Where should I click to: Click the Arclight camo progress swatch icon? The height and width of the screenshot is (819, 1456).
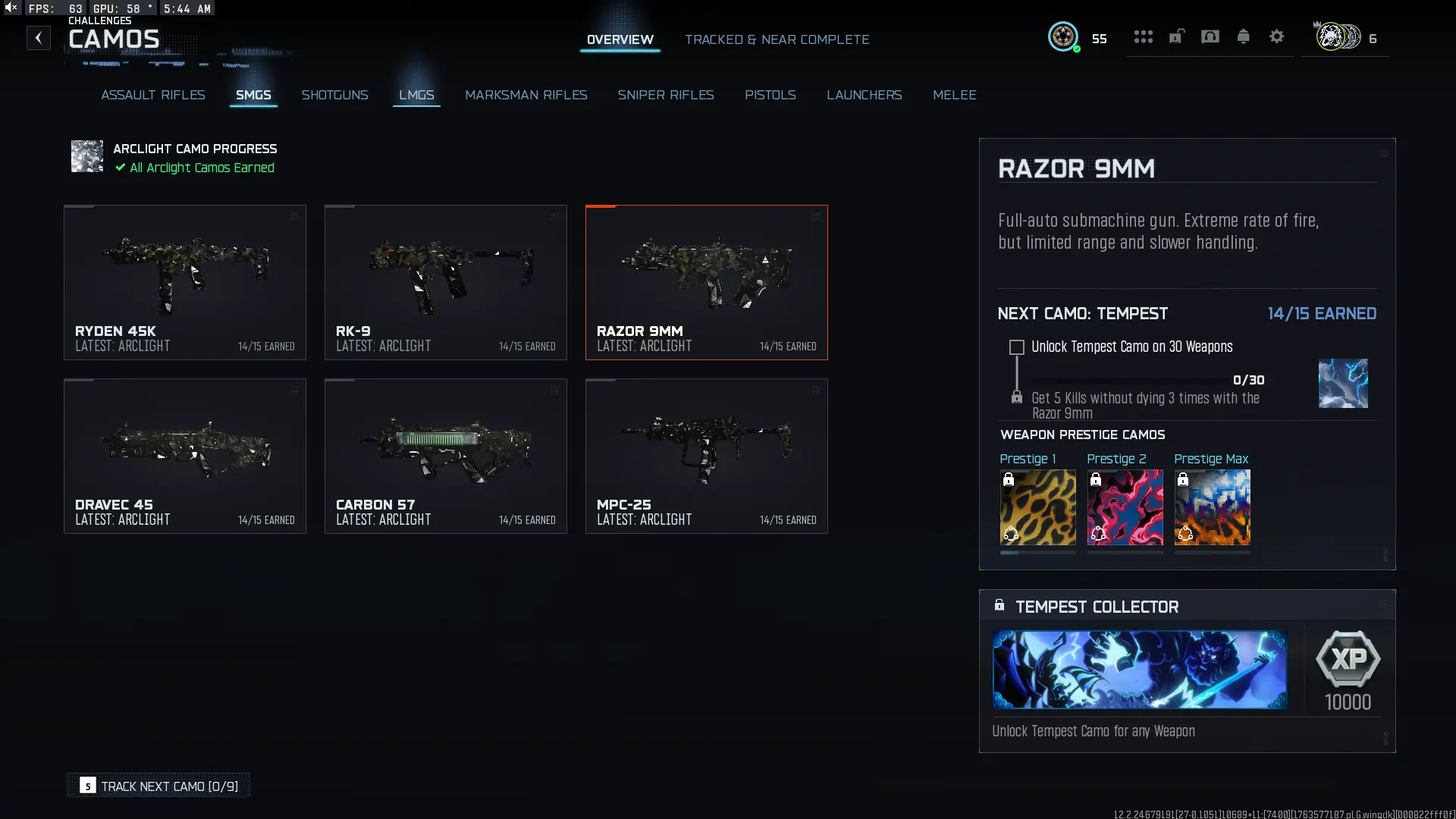pyautogui.click(x=86, y=156)
